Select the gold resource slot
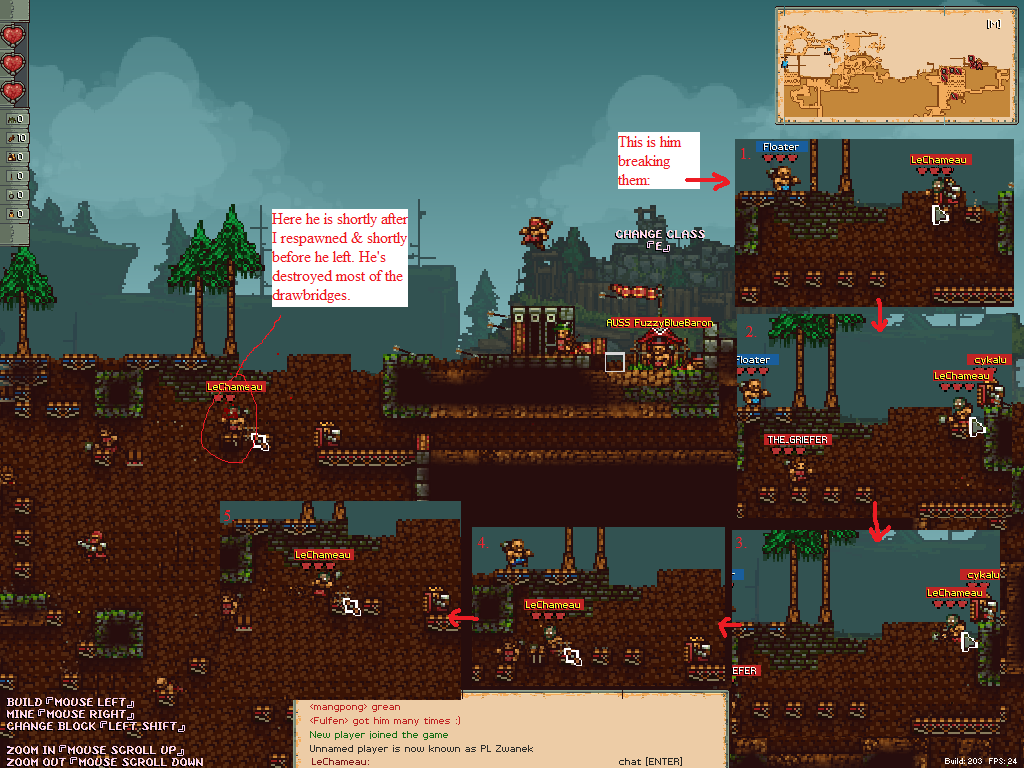This screenshot has height=768, width=1024. click(15, 157)
